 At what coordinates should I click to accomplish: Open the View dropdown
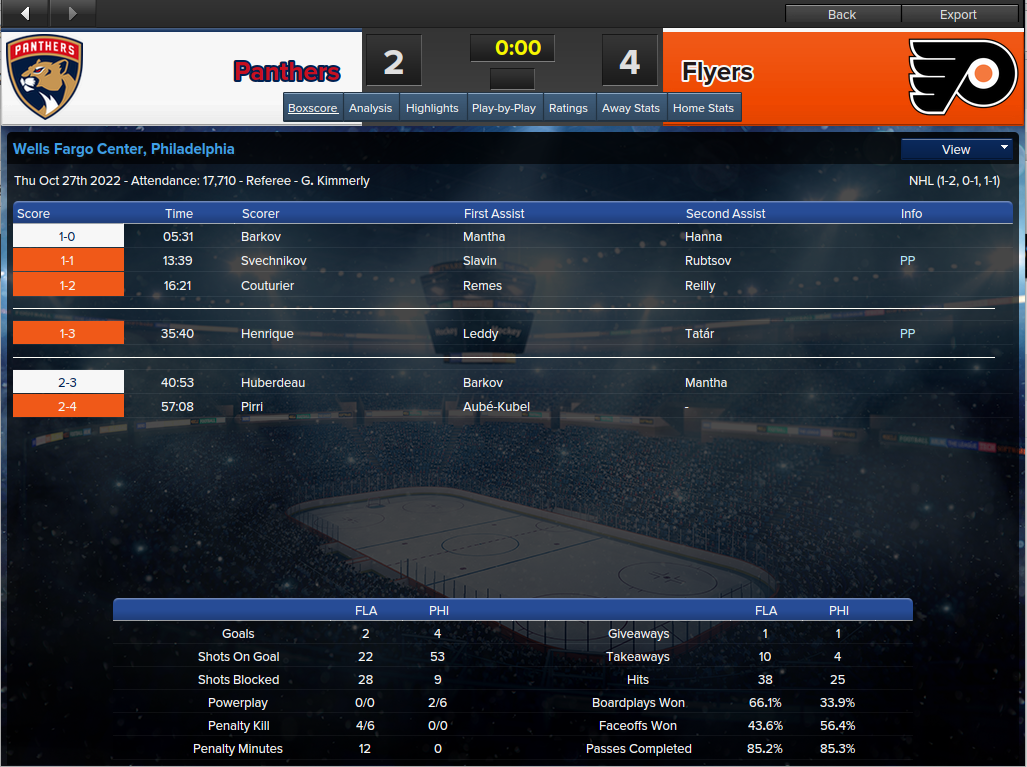(957, 149)
